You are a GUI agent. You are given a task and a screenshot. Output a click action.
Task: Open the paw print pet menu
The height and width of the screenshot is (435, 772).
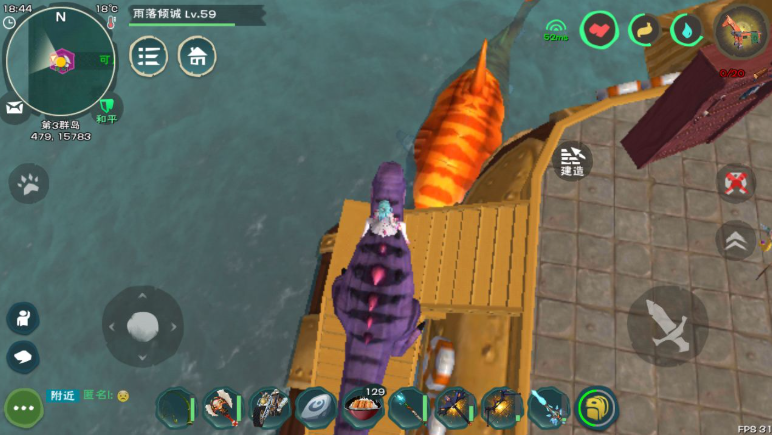29,183
